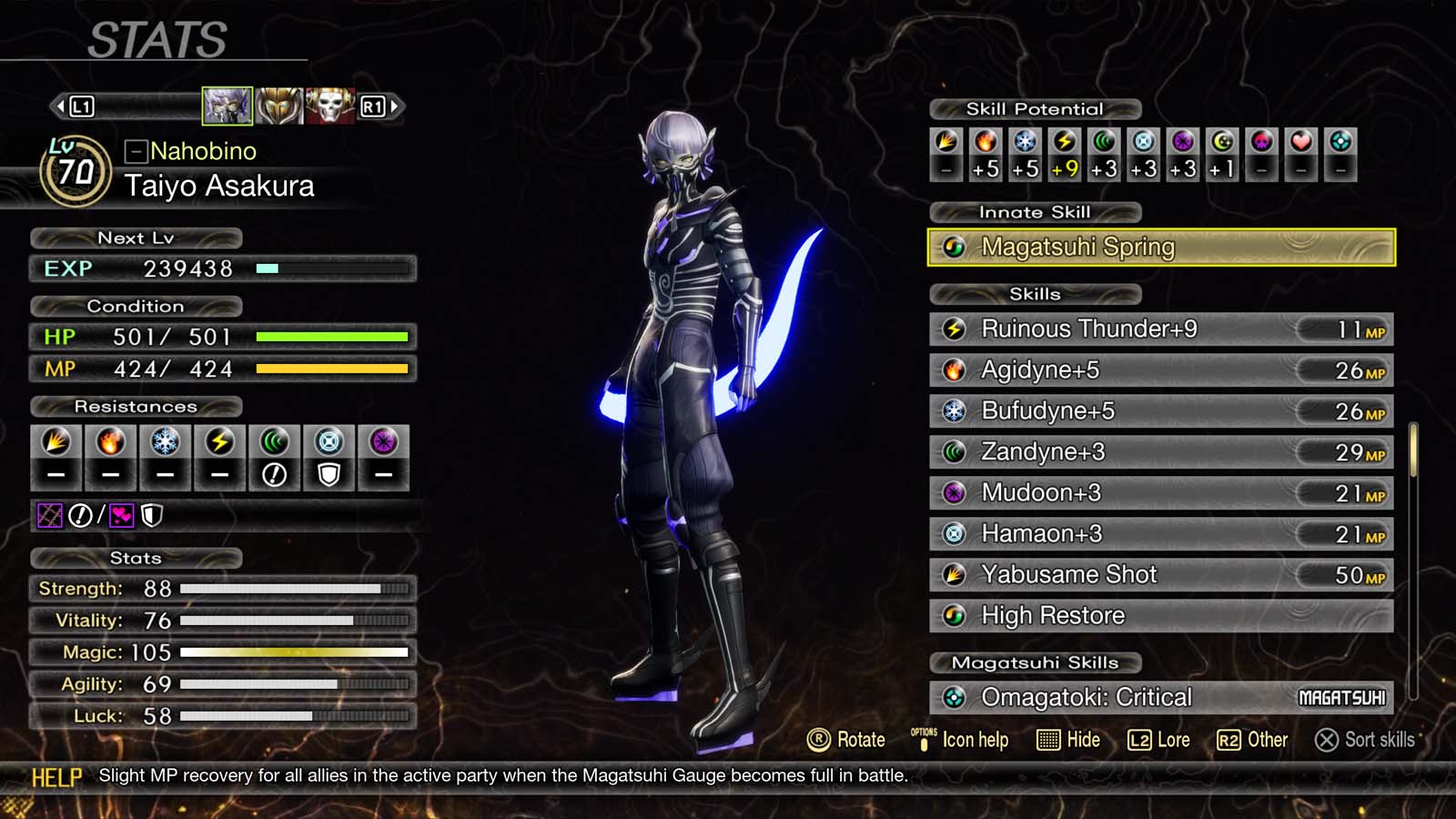
Task: Open the skeleton demon portrait tab
Action: coord(329,104)
